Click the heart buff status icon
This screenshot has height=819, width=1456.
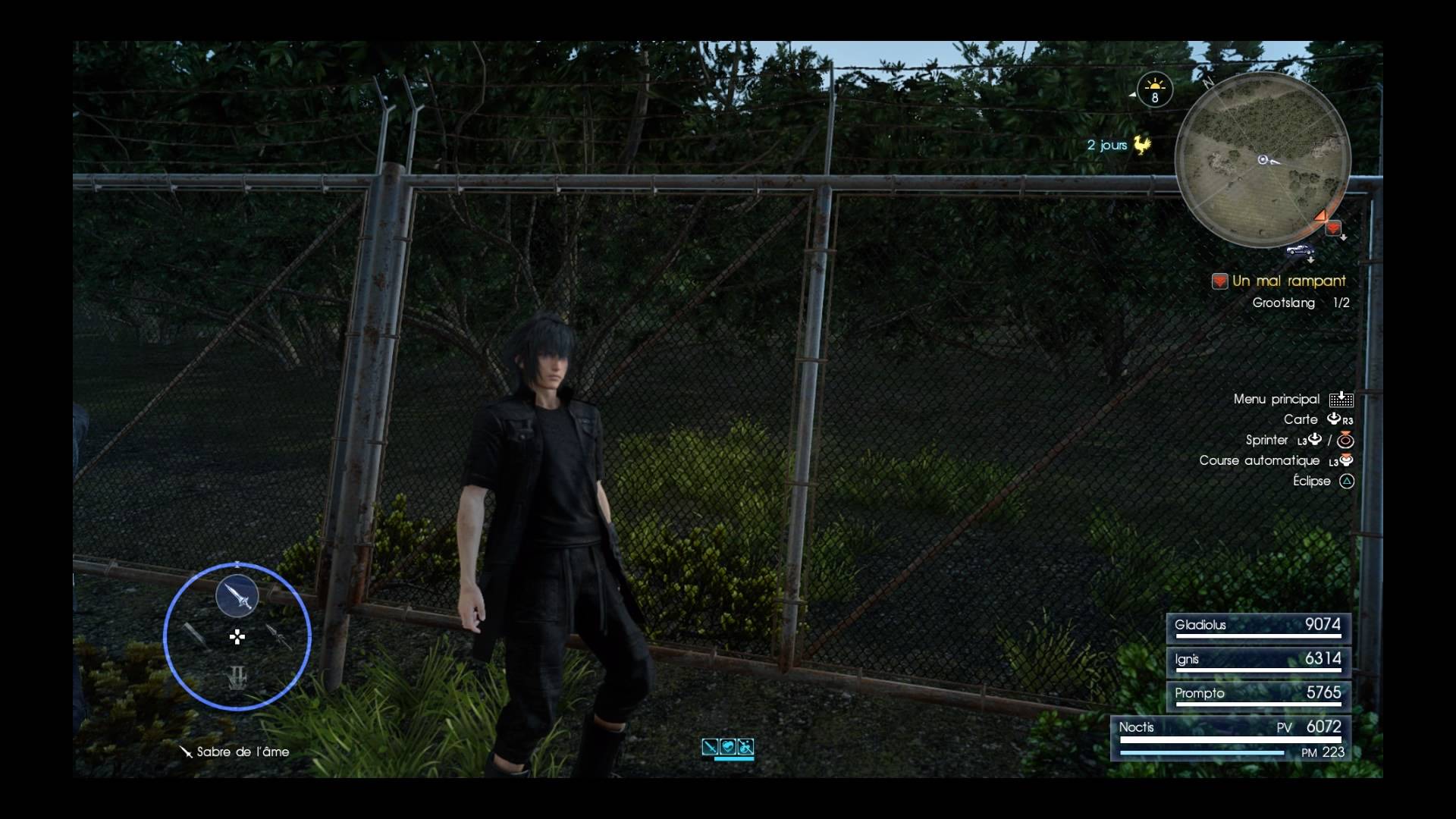(728, 747)
